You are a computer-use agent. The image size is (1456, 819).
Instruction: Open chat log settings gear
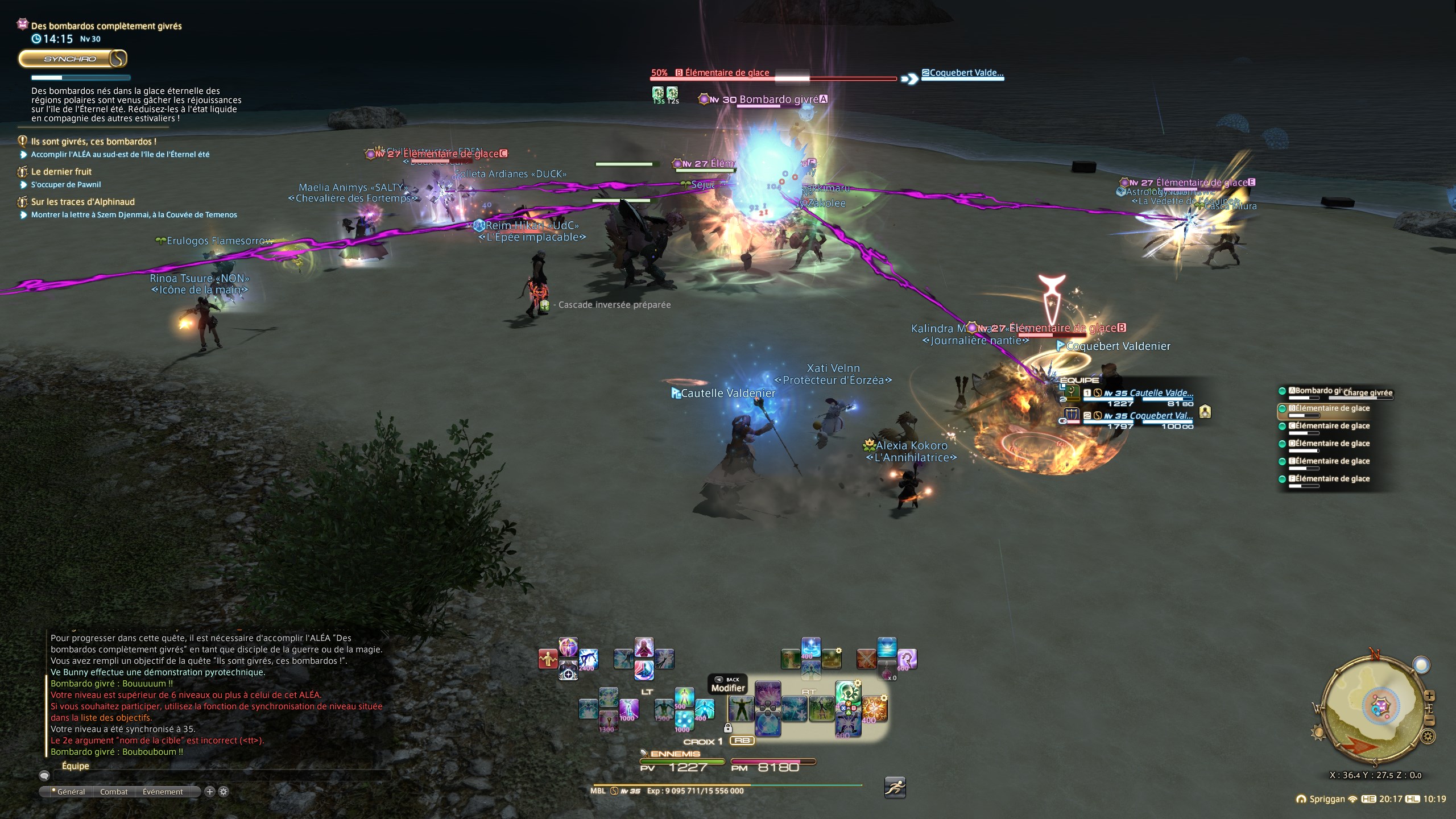(x=224, y=792)
